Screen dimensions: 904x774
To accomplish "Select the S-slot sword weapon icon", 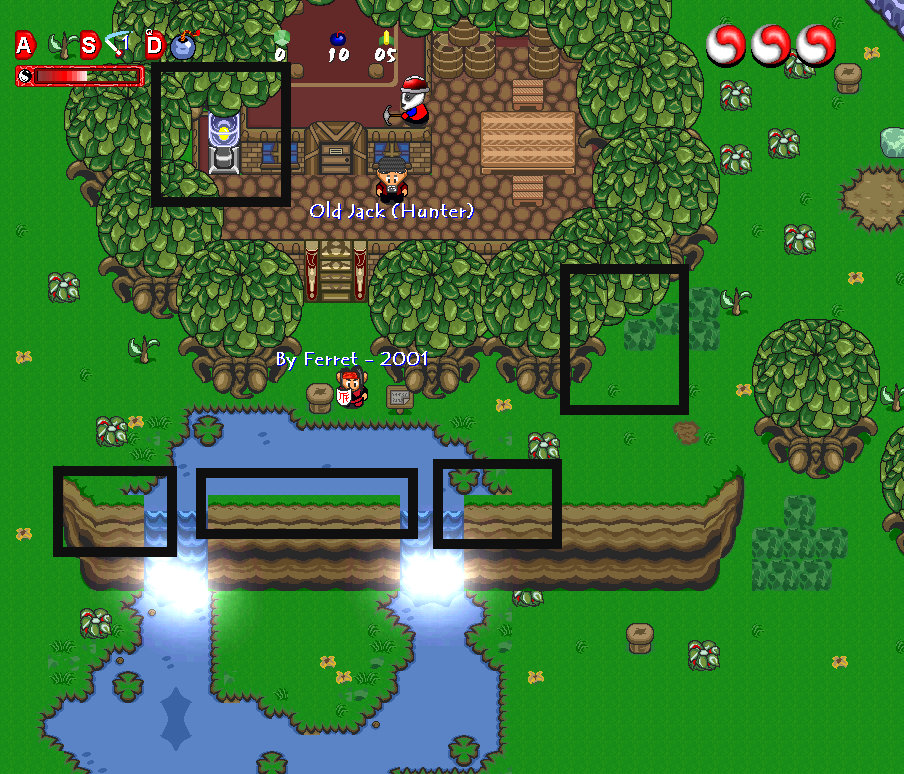I will 119,44.
